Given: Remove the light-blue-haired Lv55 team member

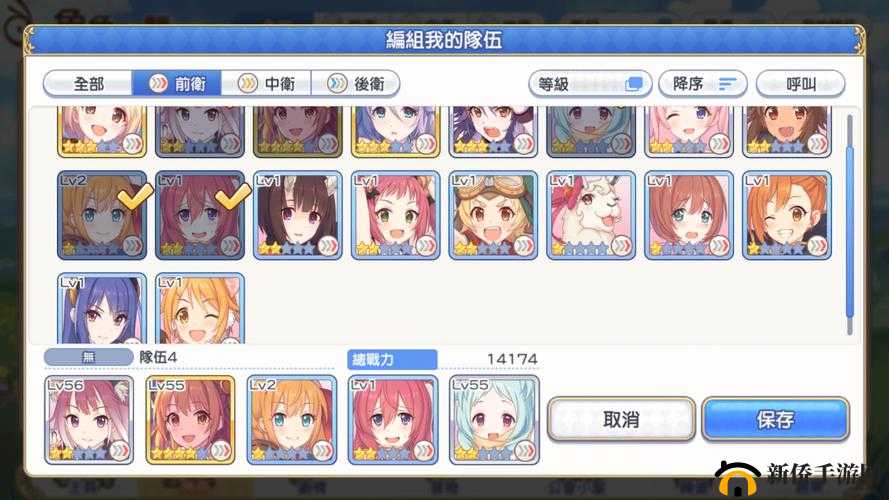Looking at the screenshot, I should pyautogui.click(x=494, y=419).
